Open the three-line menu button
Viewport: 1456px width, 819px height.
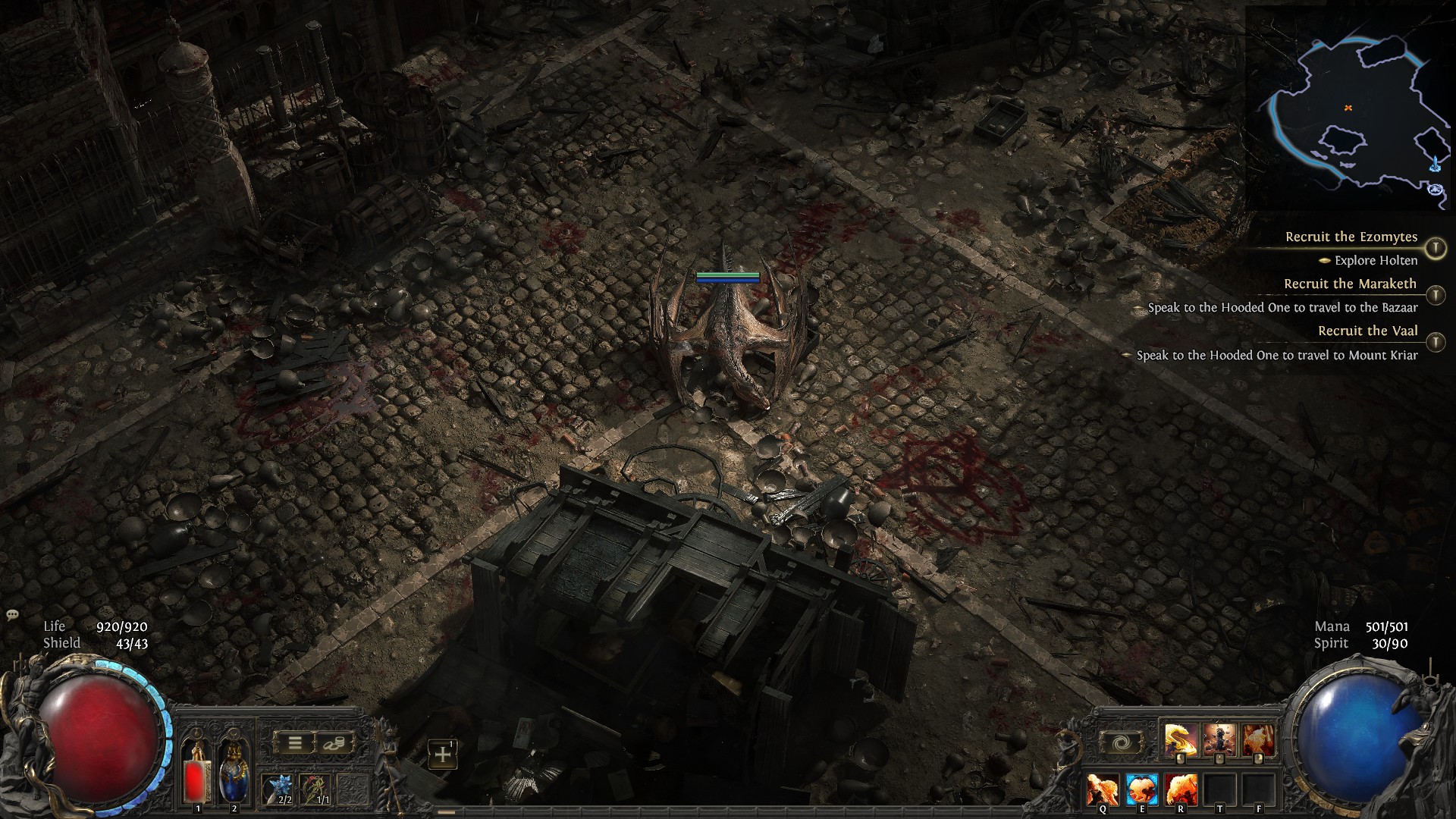point(294,743)
